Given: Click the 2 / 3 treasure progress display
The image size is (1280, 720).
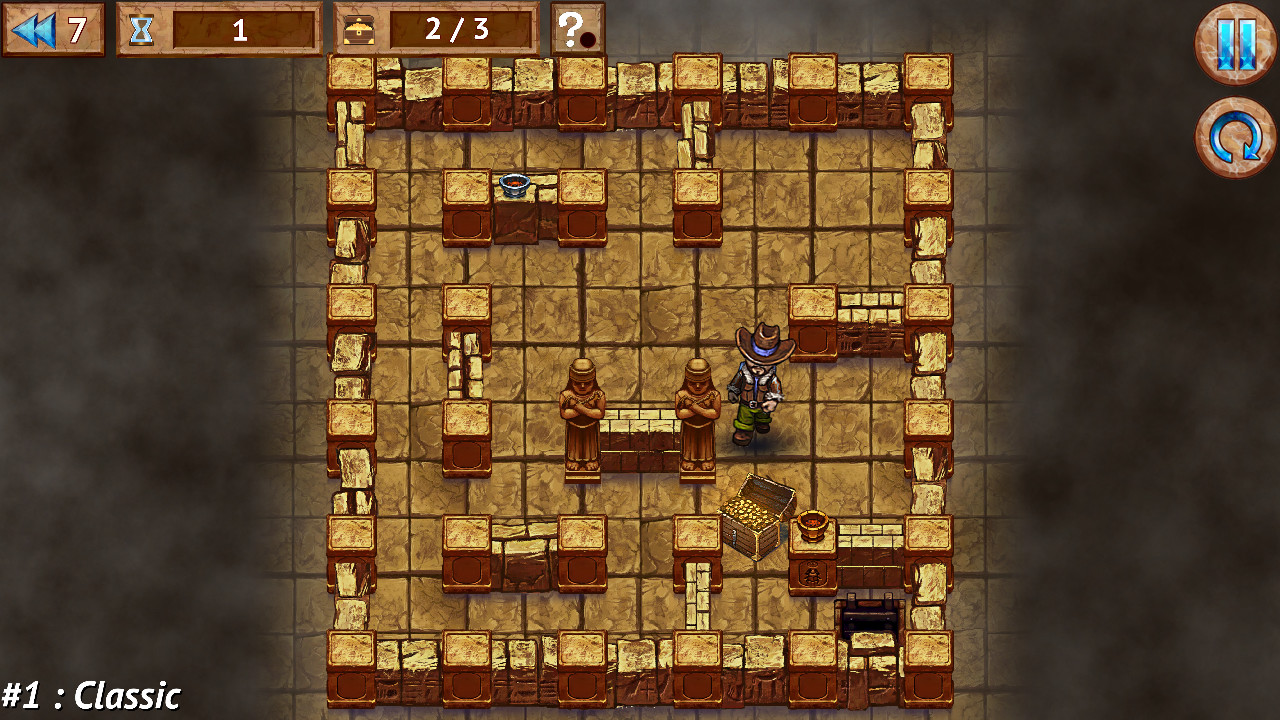Looking at the screenshot, I should [455, 31].
